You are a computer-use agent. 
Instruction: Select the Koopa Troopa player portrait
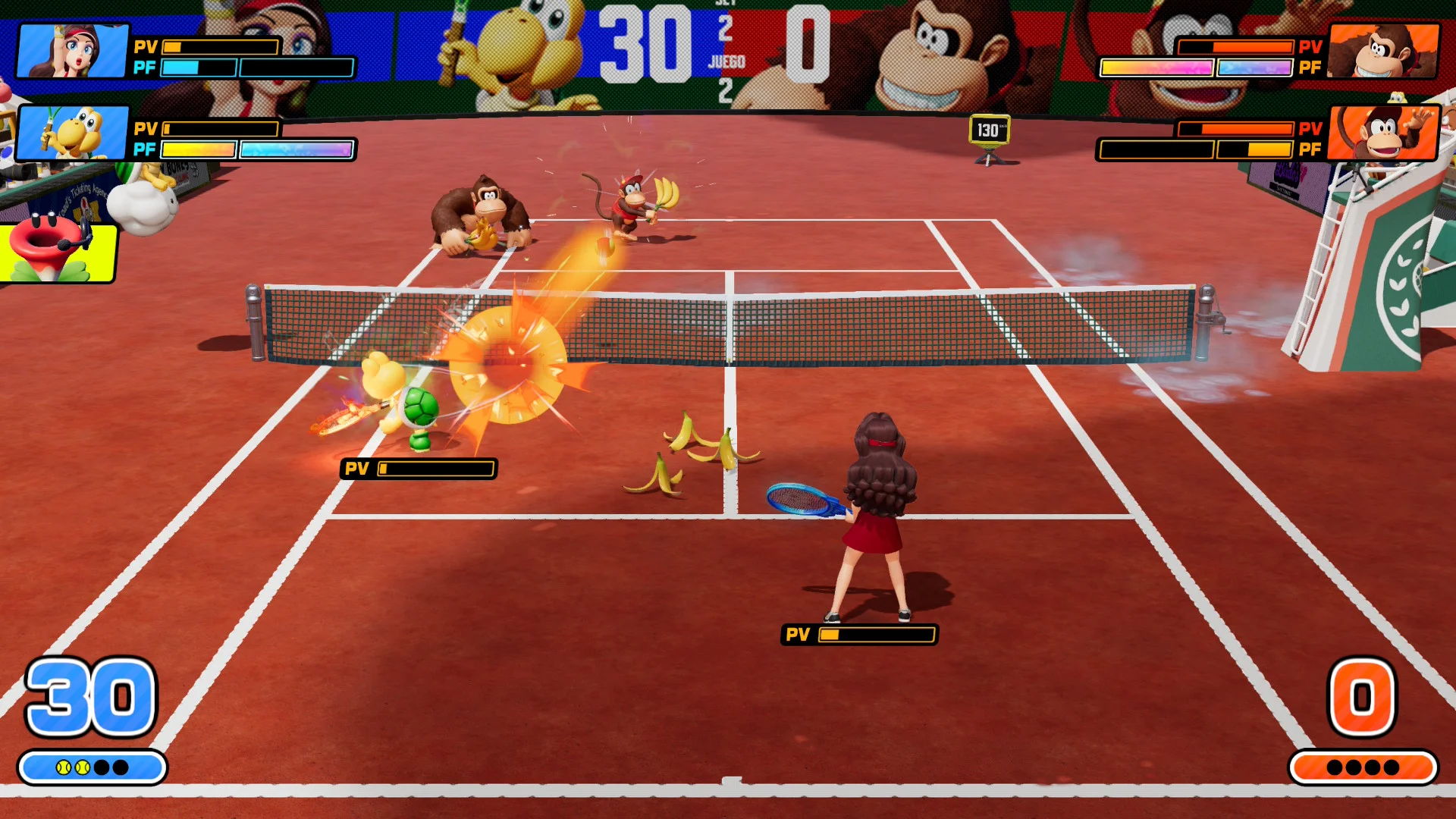73,133
